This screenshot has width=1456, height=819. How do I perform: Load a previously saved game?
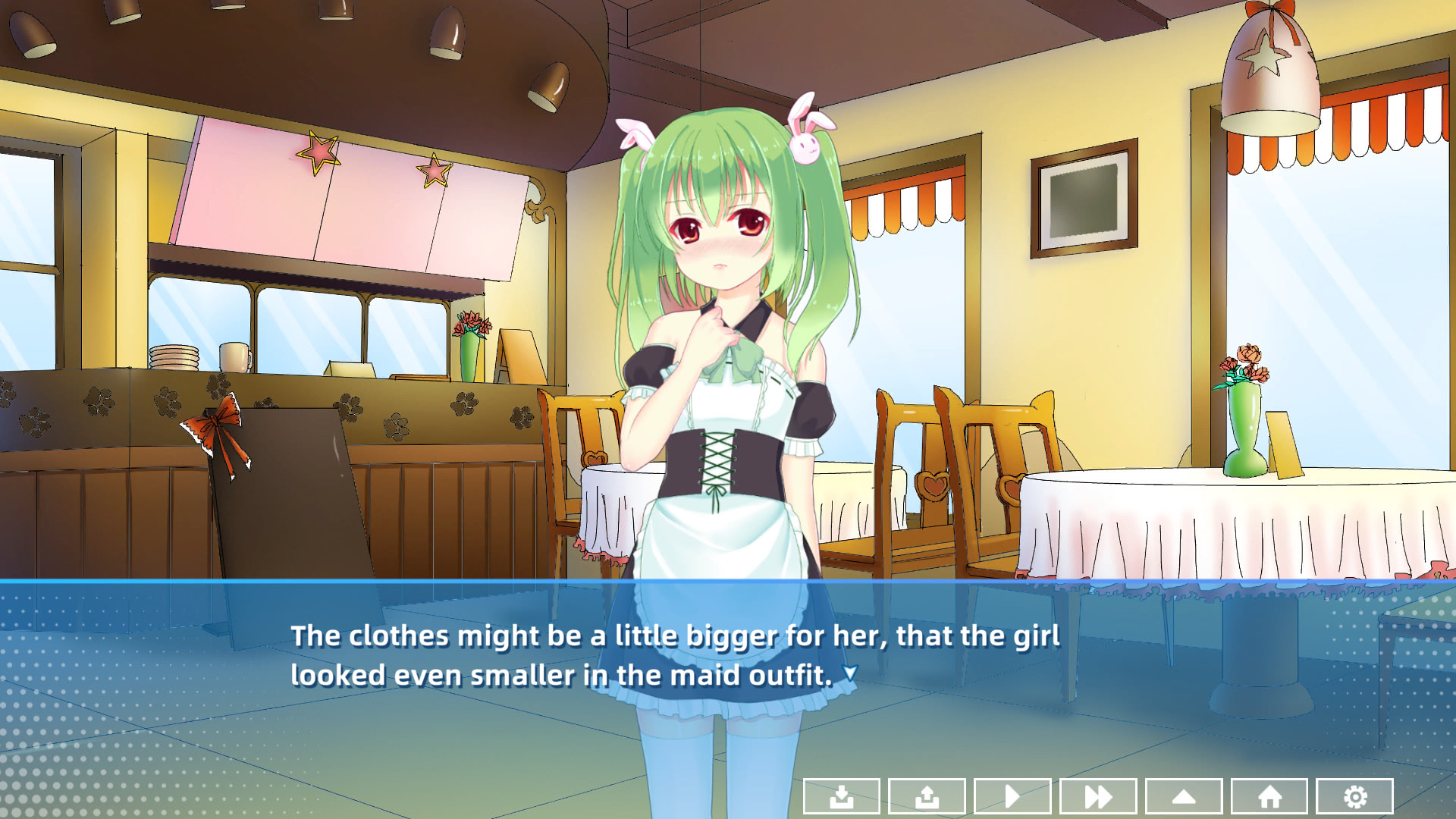(x=926, y=796)
